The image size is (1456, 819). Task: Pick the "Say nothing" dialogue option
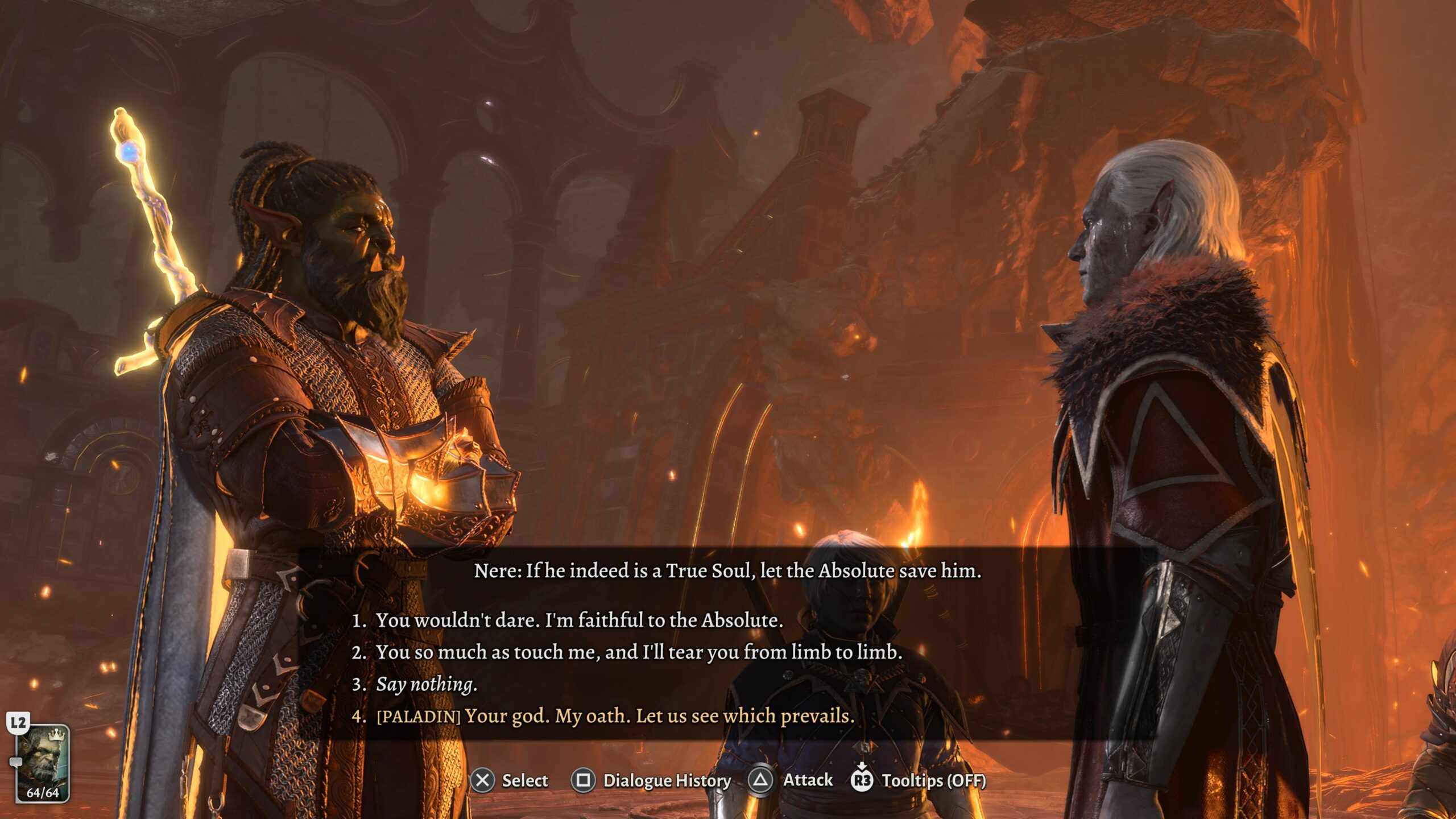(x=426, y=684)
